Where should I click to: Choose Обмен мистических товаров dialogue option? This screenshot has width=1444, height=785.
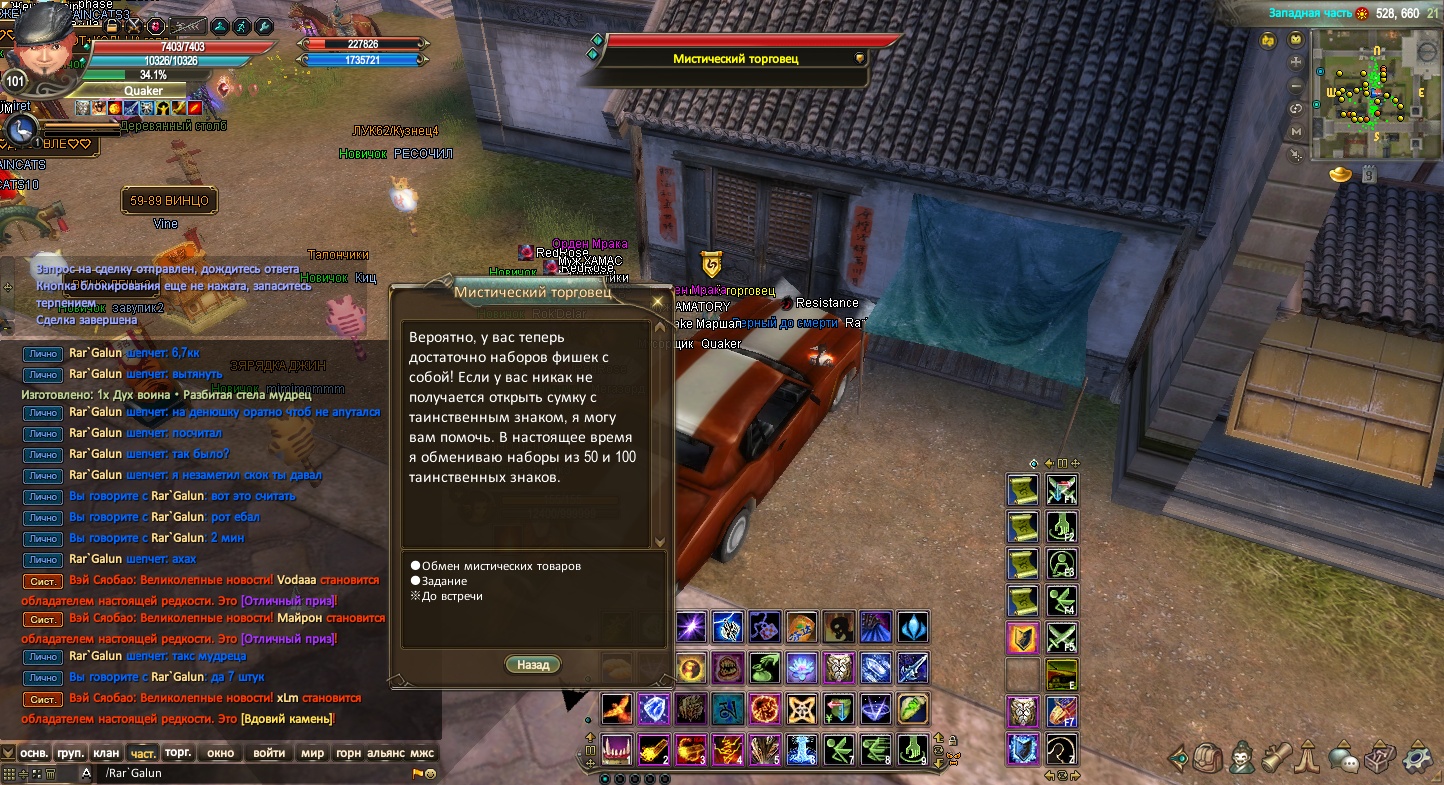tap(501, 566)
